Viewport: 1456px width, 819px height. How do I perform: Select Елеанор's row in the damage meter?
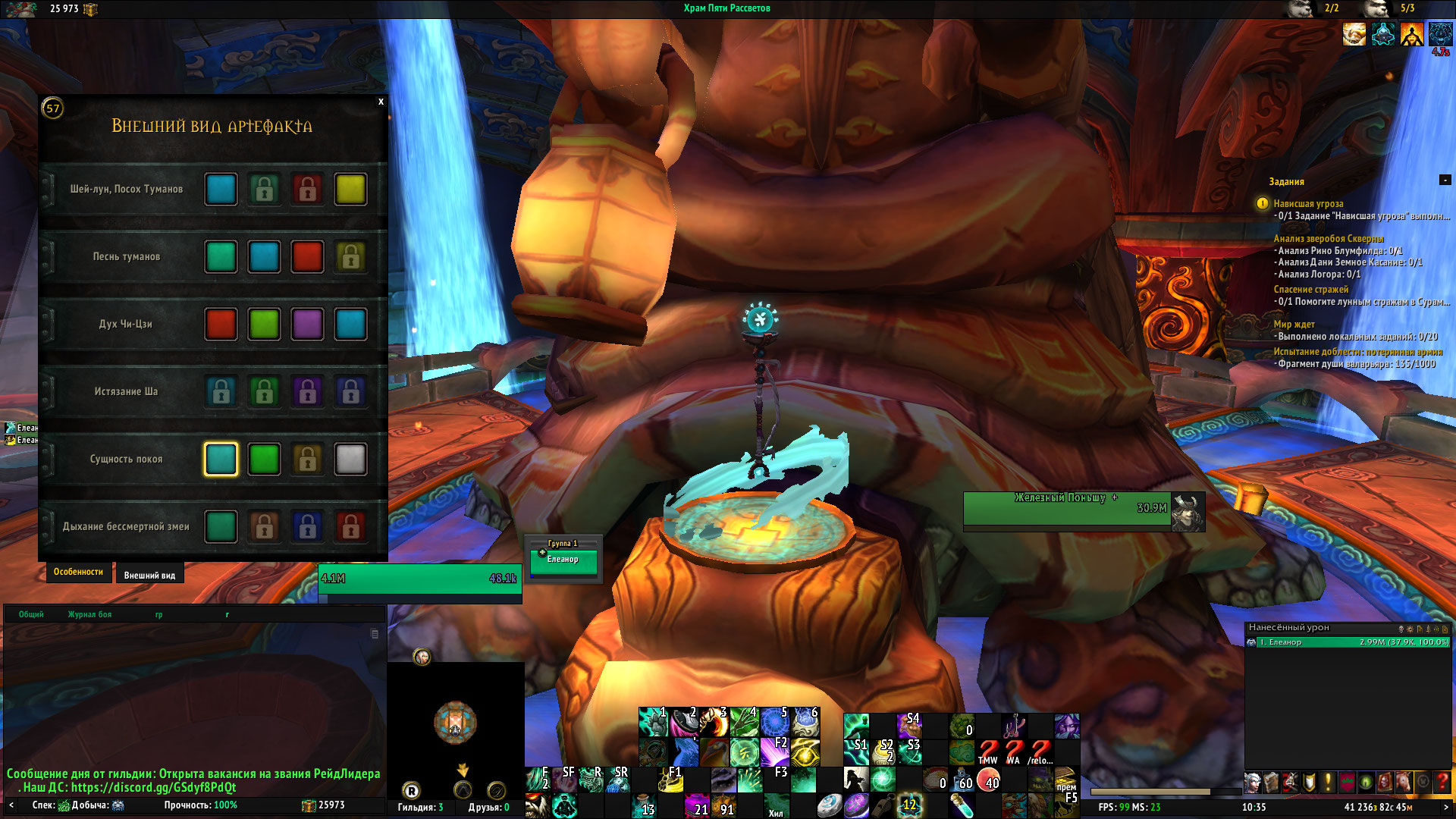(x=1348, y=642)
